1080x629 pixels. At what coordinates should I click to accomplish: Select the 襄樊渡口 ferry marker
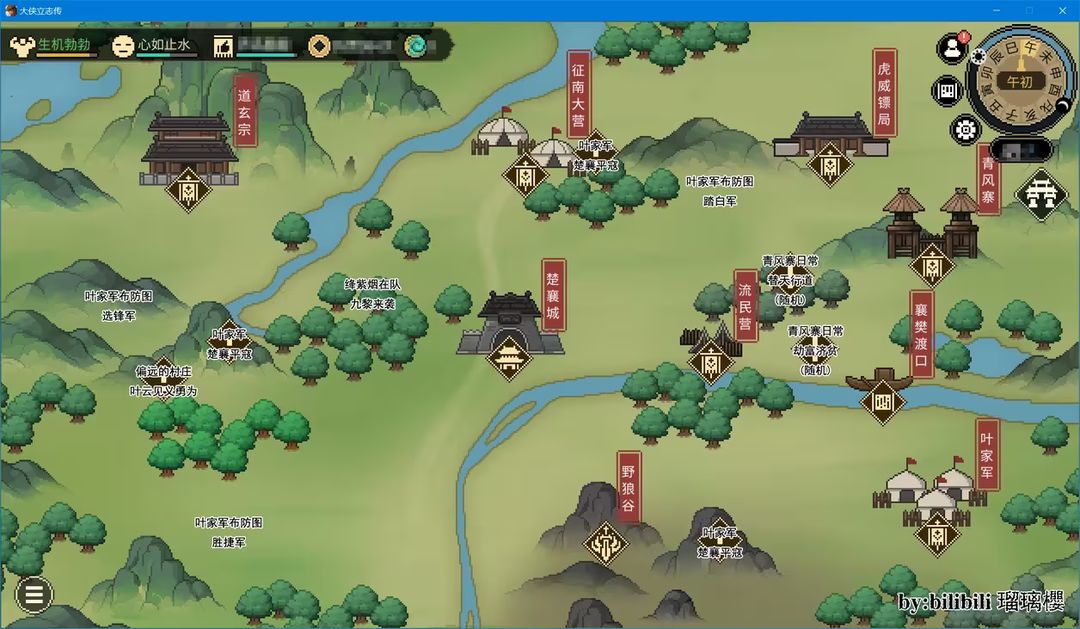click(883, 400)
